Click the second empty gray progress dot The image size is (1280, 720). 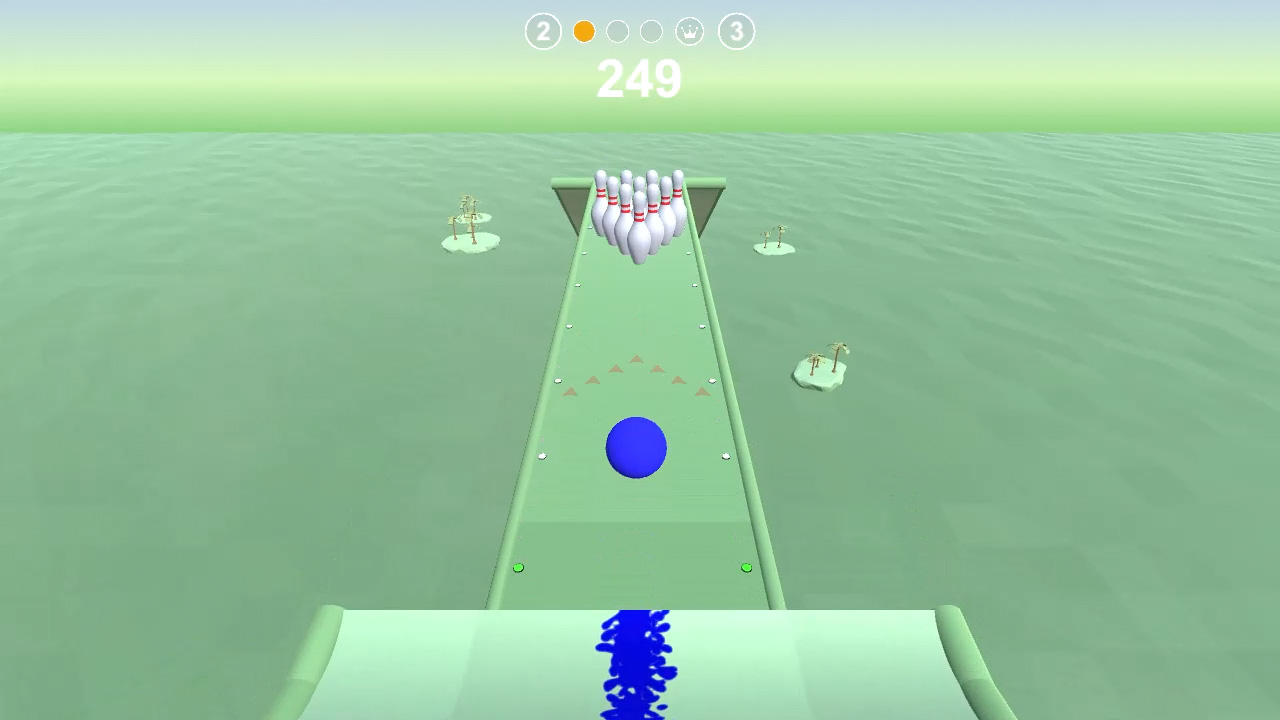(x=650, y=31)
